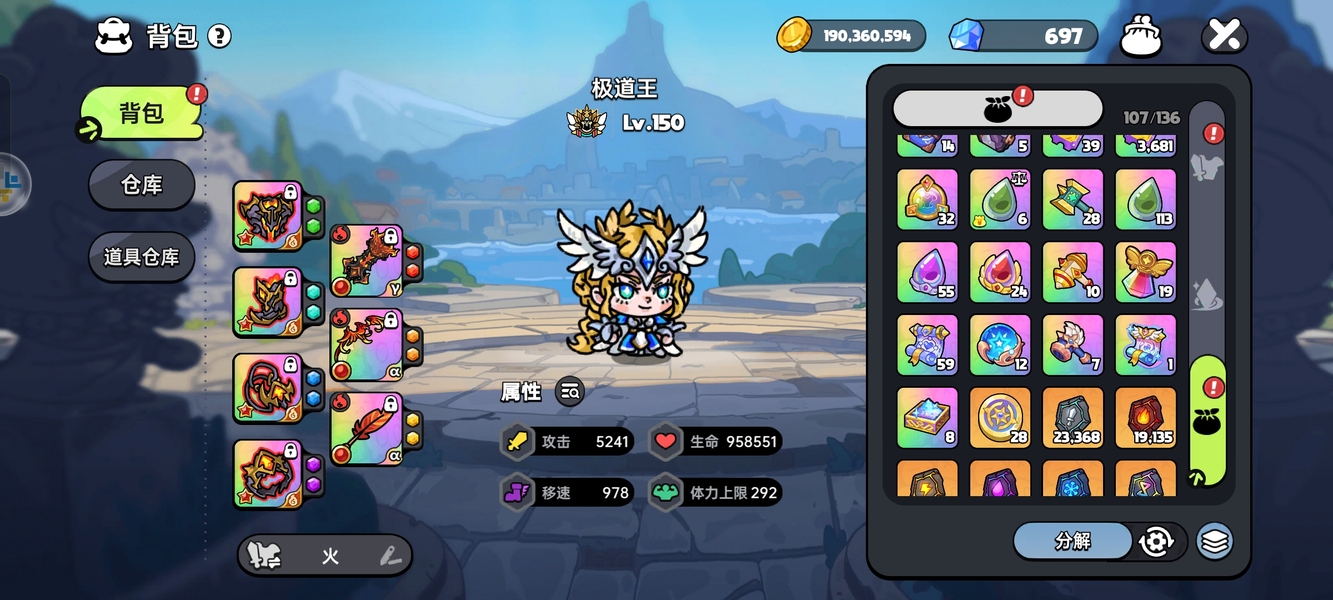Select the purple droplet stack of 55
The width and height of the screenshot is (1333, 600).
pos(927,273)
